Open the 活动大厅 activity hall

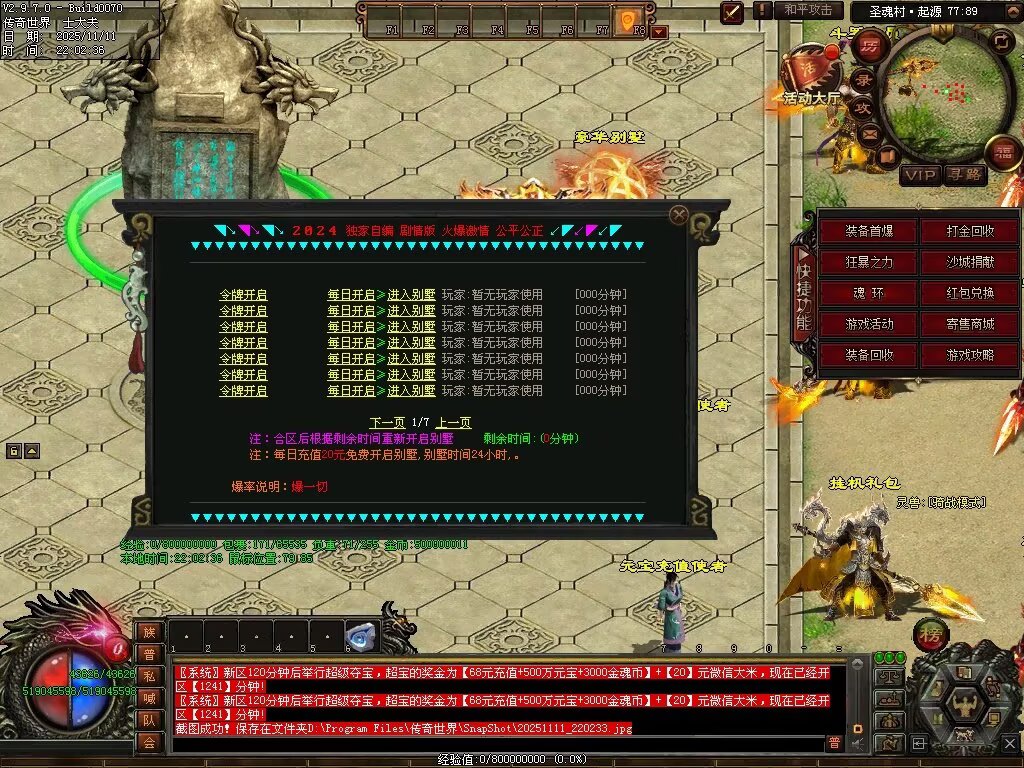(x=810, y=98)
